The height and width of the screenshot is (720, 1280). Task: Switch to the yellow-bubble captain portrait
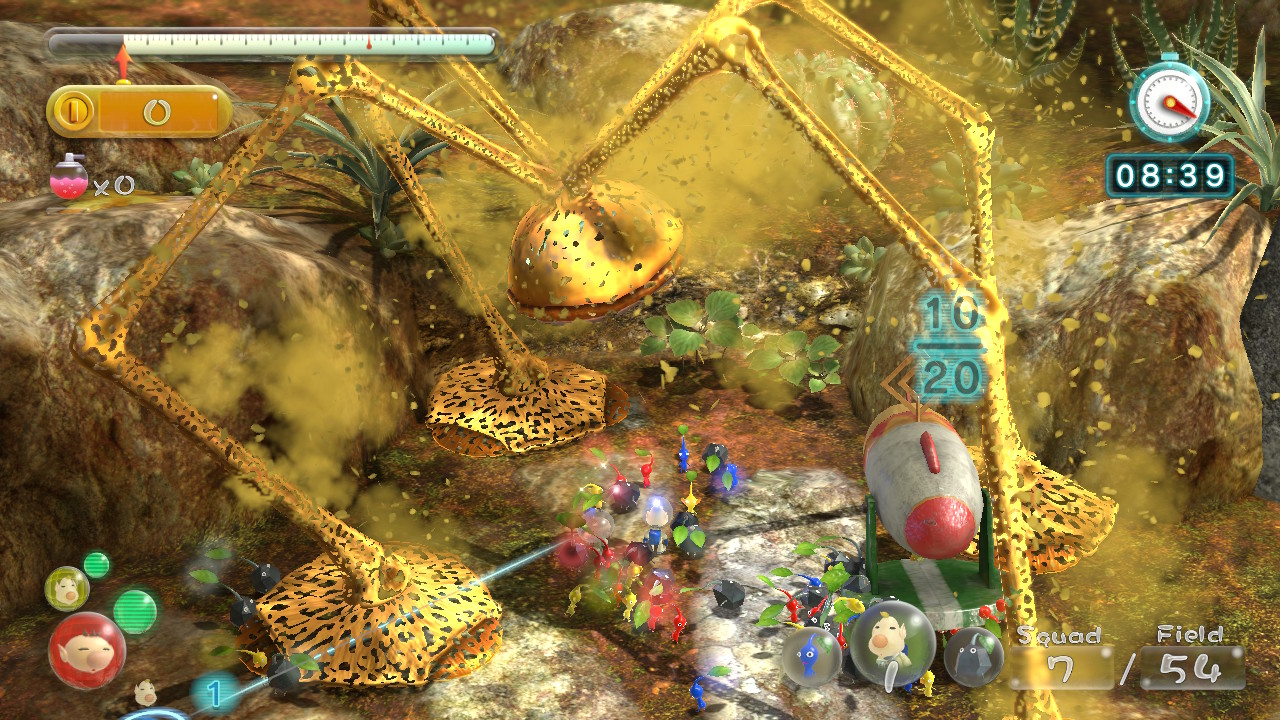coord(67,589)
